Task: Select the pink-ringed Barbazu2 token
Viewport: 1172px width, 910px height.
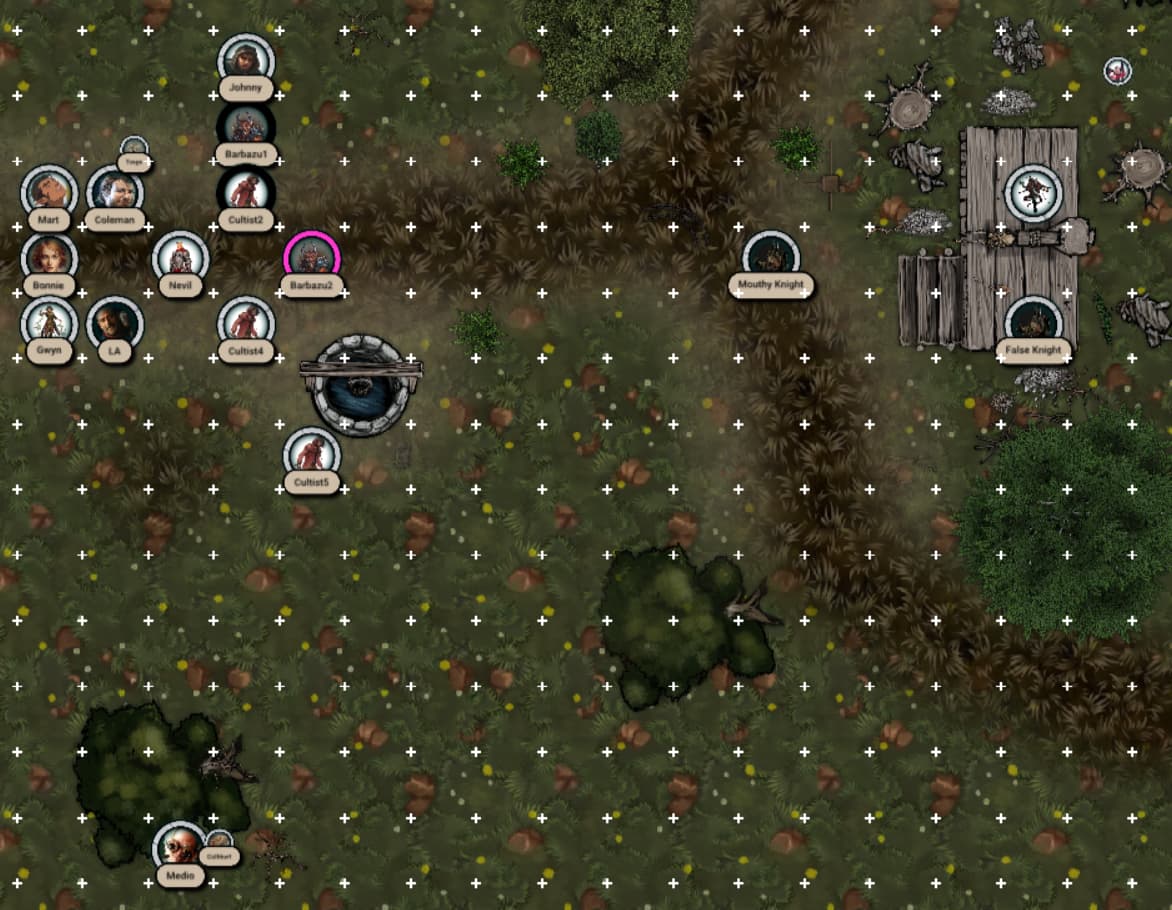Action: click(x=312, y=259)
